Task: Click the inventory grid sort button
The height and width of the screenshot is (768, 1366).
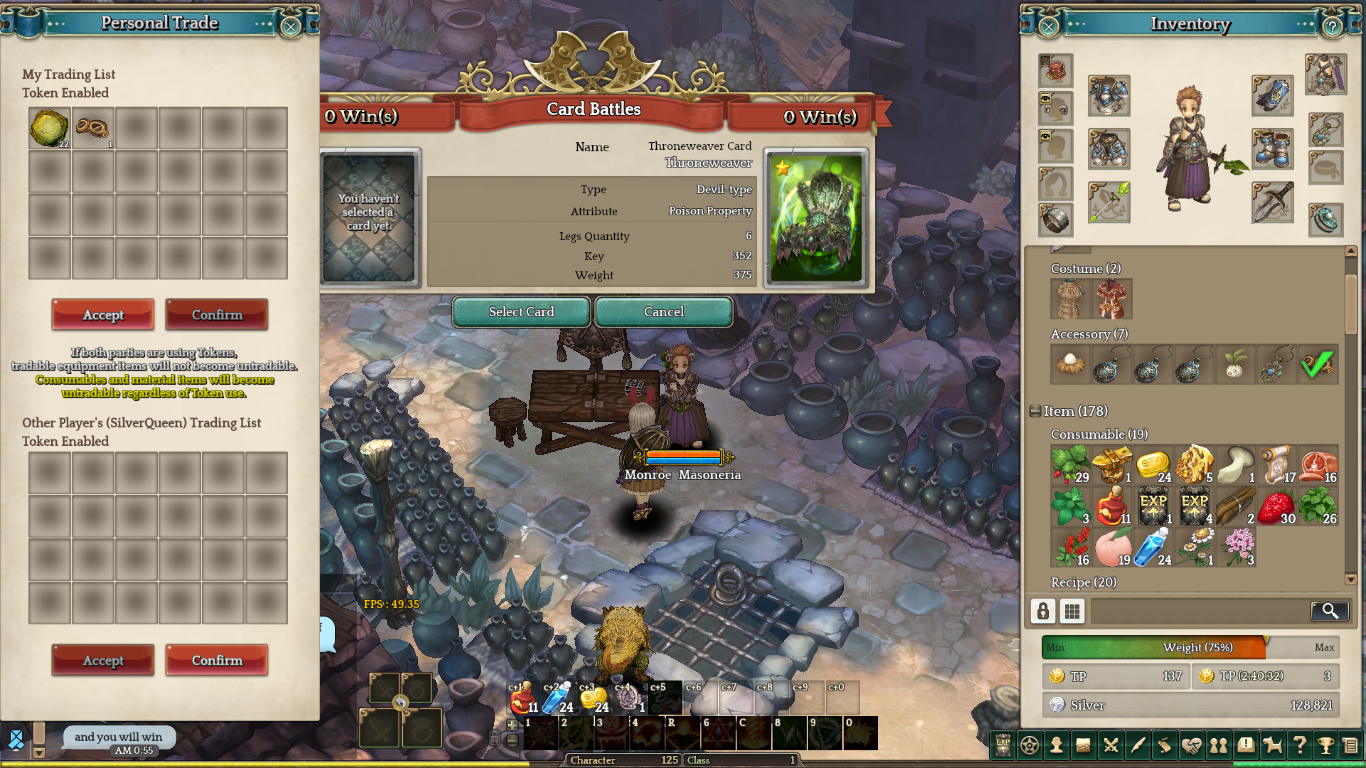Action: pos(1072,611)
